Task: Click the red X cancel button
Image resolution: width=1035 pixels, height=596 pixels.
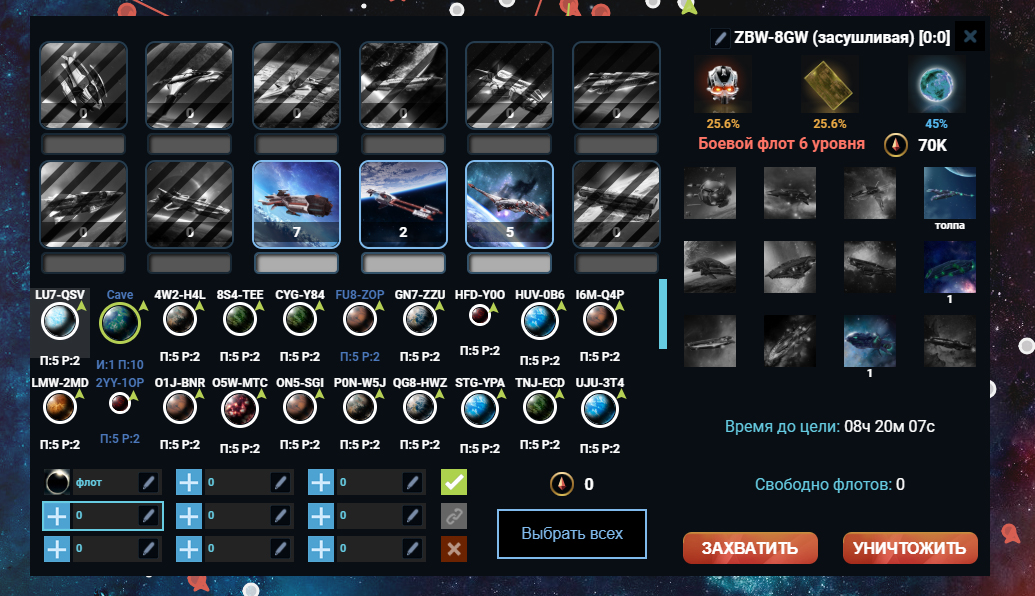Action: [x=455, y=549]
